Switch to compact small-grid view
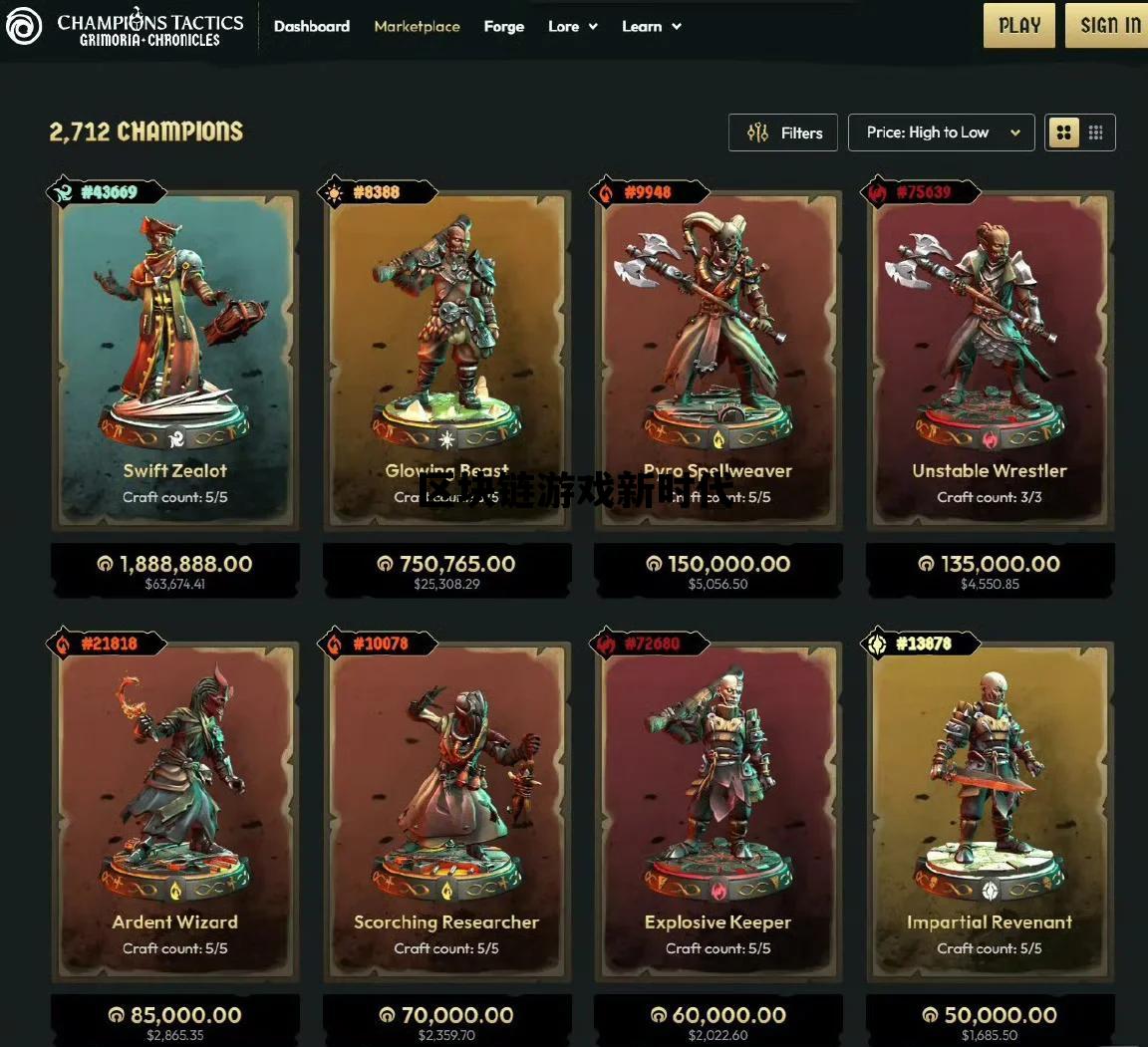 click(1096, 132)
